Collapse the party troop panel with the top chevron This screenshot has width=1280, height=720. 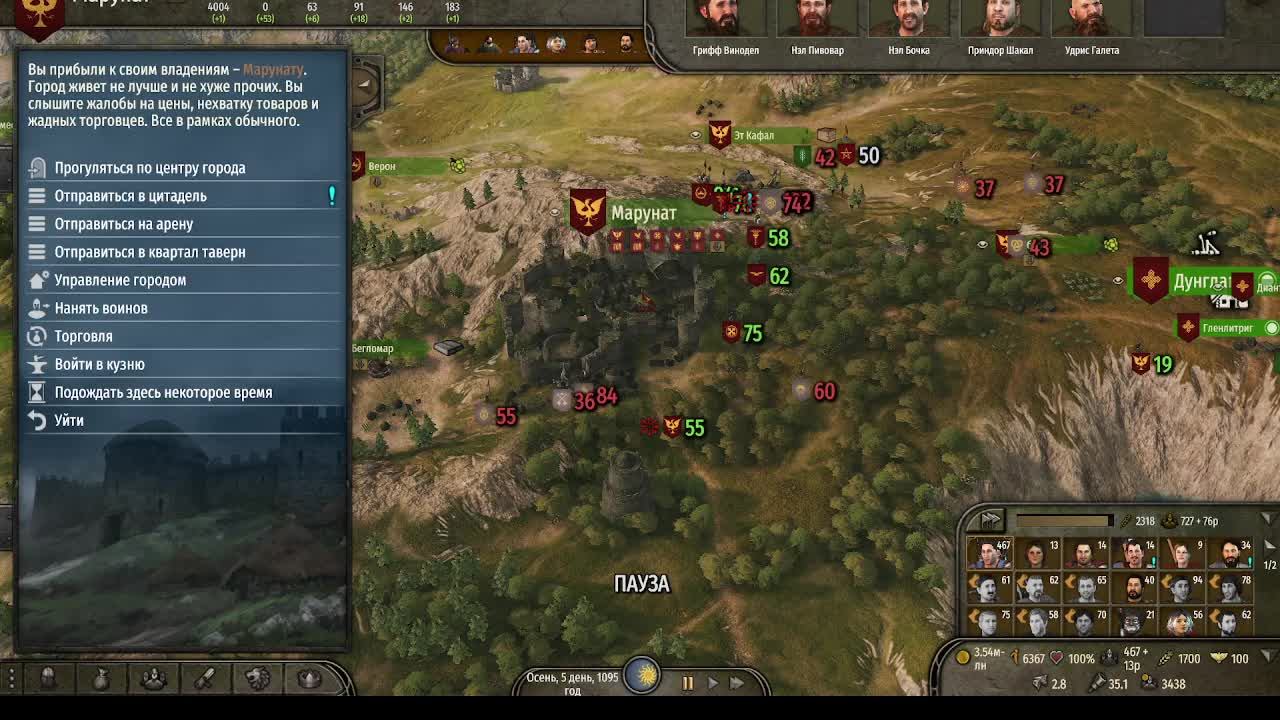pos(1268,519)
